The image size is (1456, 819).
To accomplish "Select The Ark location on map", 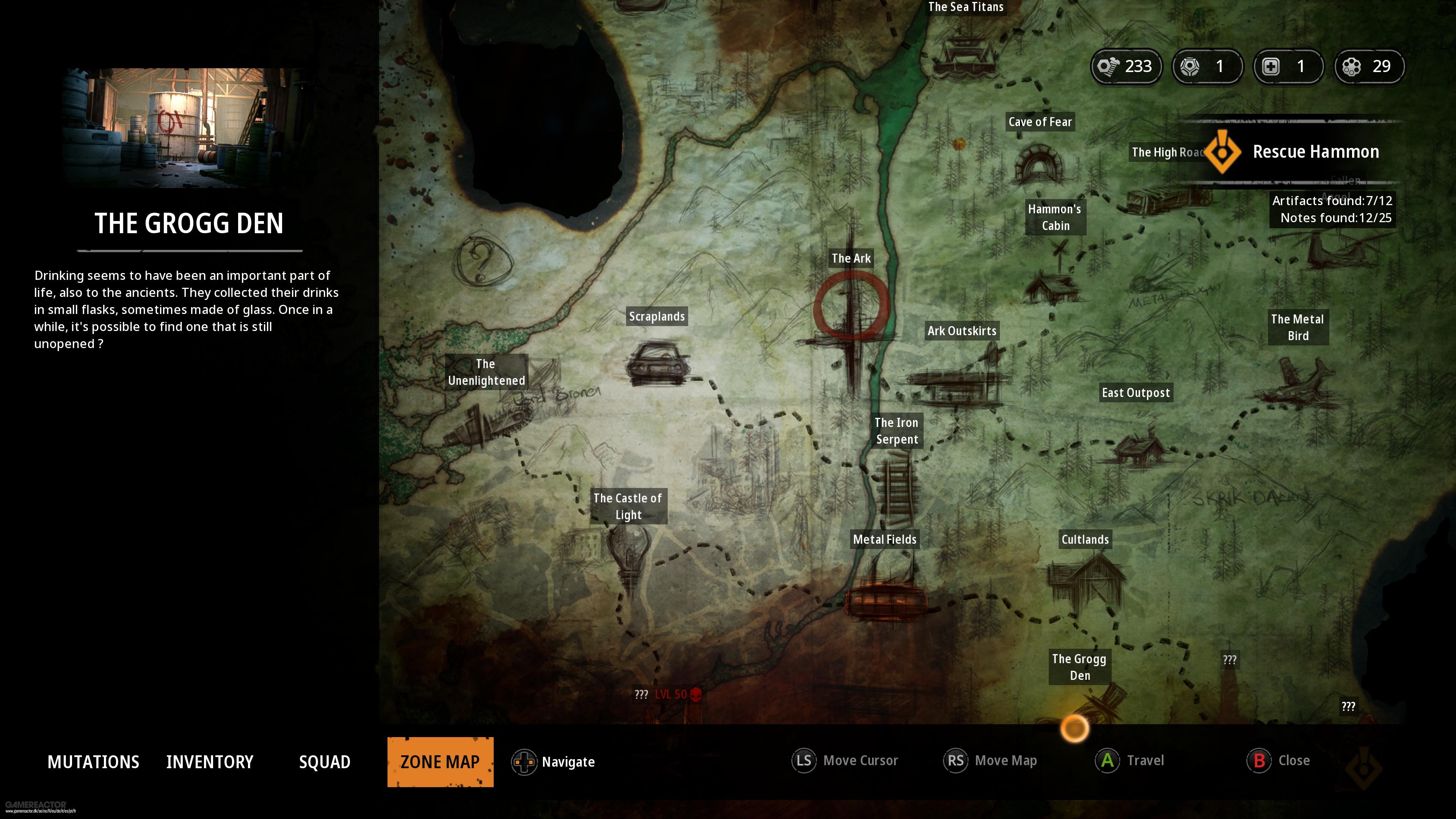I will 850,258.
